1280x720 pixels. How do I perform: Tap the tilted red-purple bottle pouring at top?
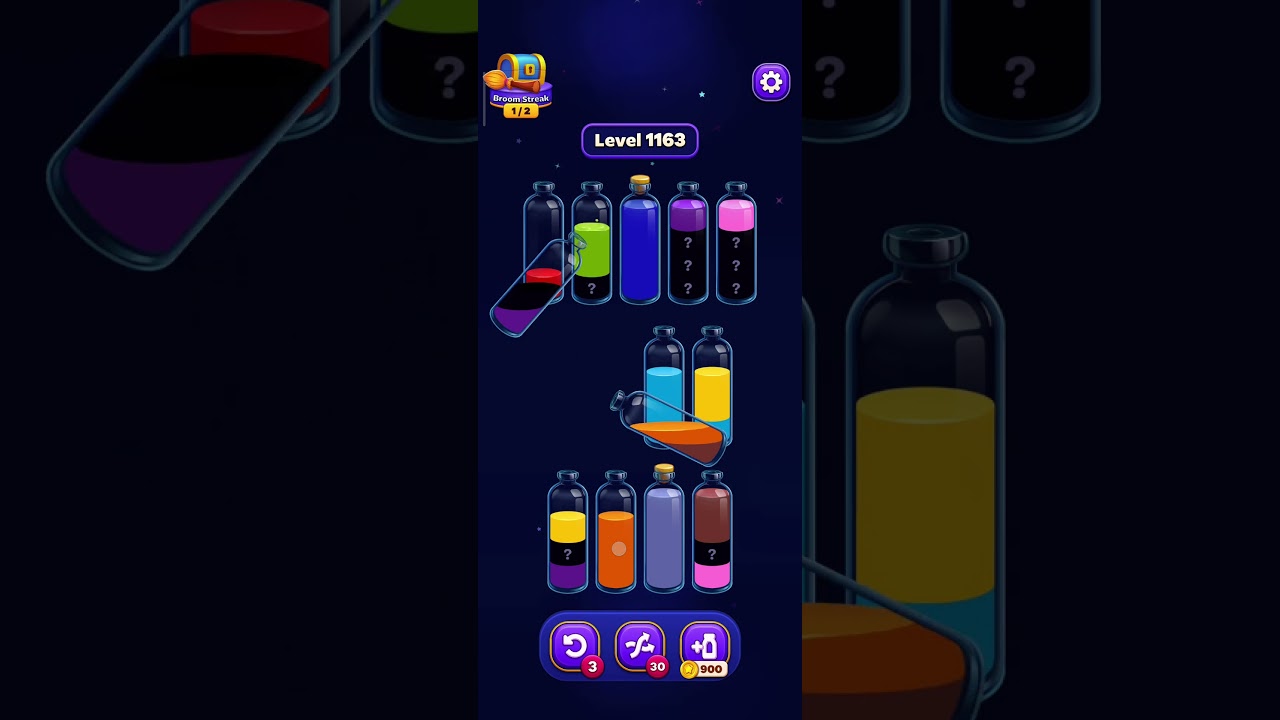click(x=530, y=290)
